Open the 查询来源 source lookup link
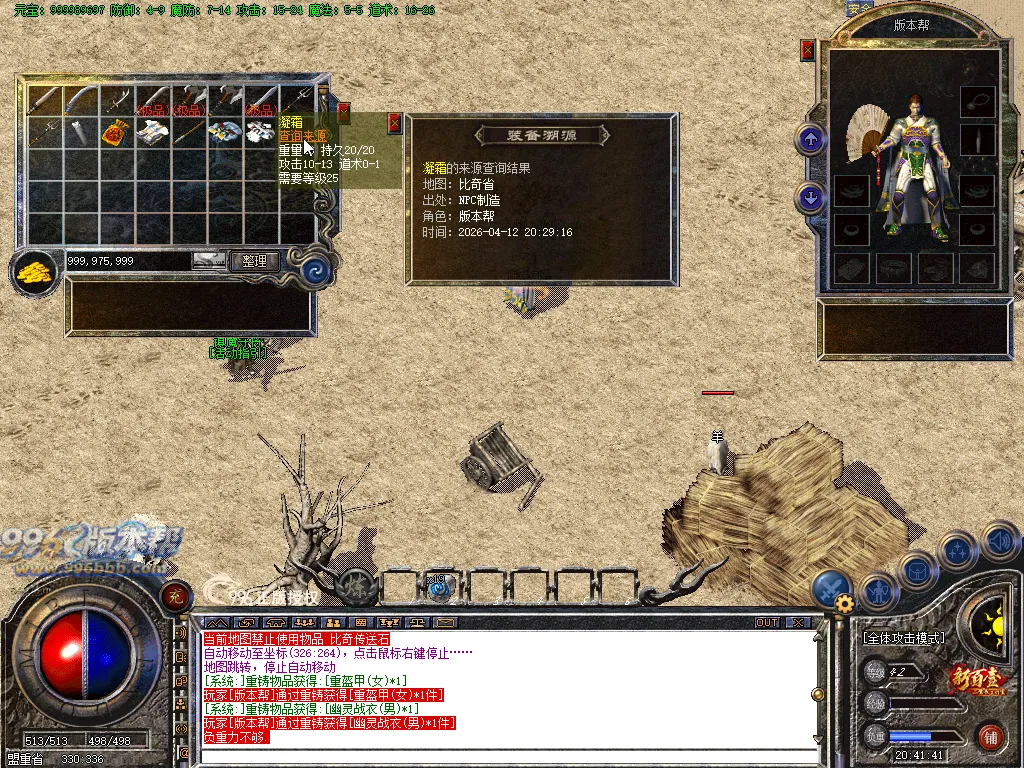This screenshot has width=1024, height=768. [x=302, y=135]
